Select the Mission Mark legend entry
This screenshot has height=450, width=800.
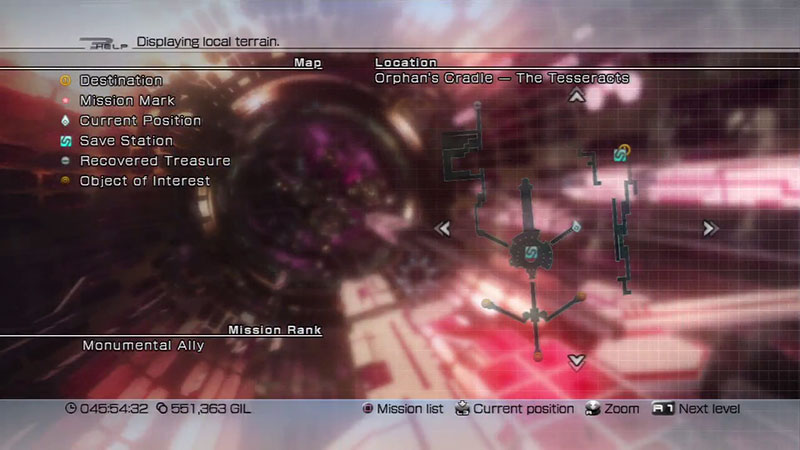click(x=126, y=100)
